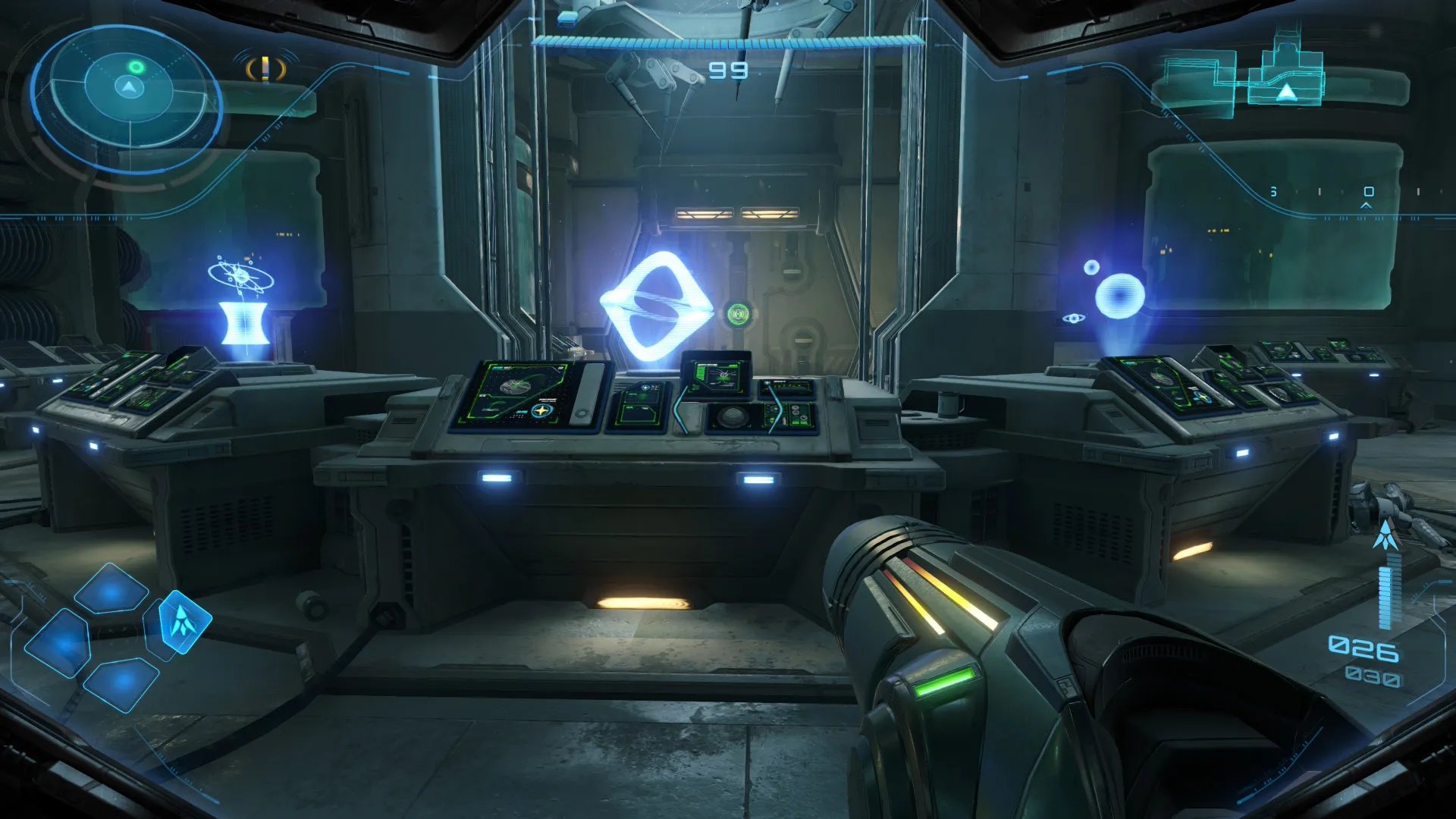The width and height of the screenshot is (1456, 819).
Task: Click the circular radar display
Action: click(x=127, y=97)
